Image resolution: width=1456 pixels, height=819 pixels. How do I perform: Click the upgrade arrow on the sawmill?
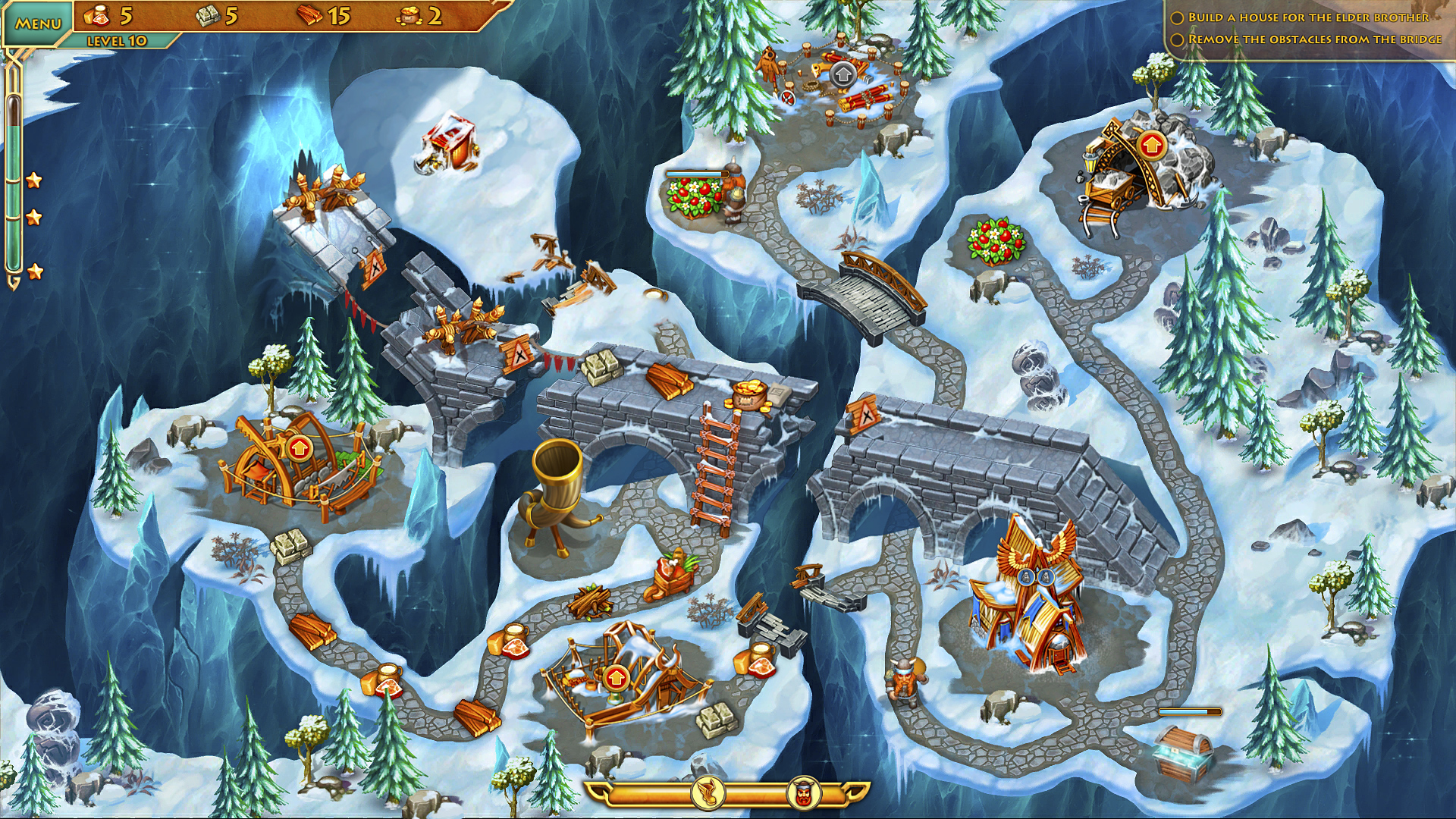click(299, 448)
